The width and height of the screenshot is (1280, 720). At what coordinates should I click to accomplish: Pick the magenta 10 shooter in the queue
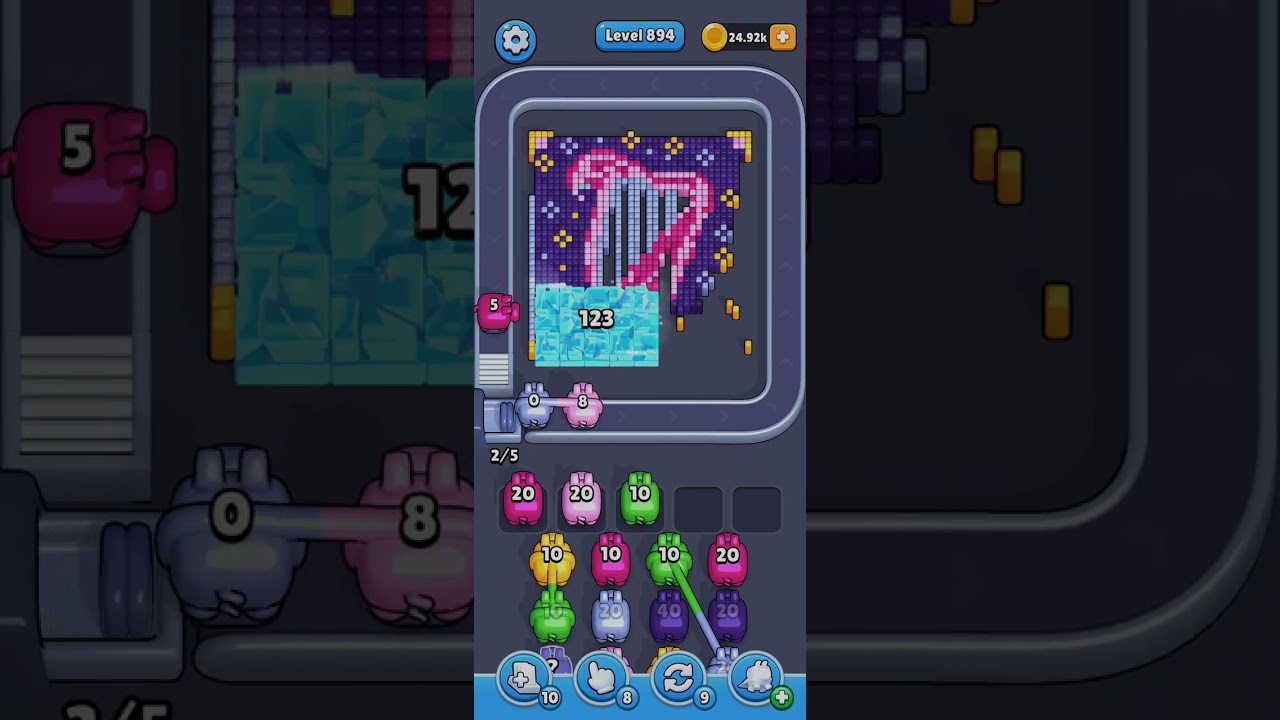(610, 560)
